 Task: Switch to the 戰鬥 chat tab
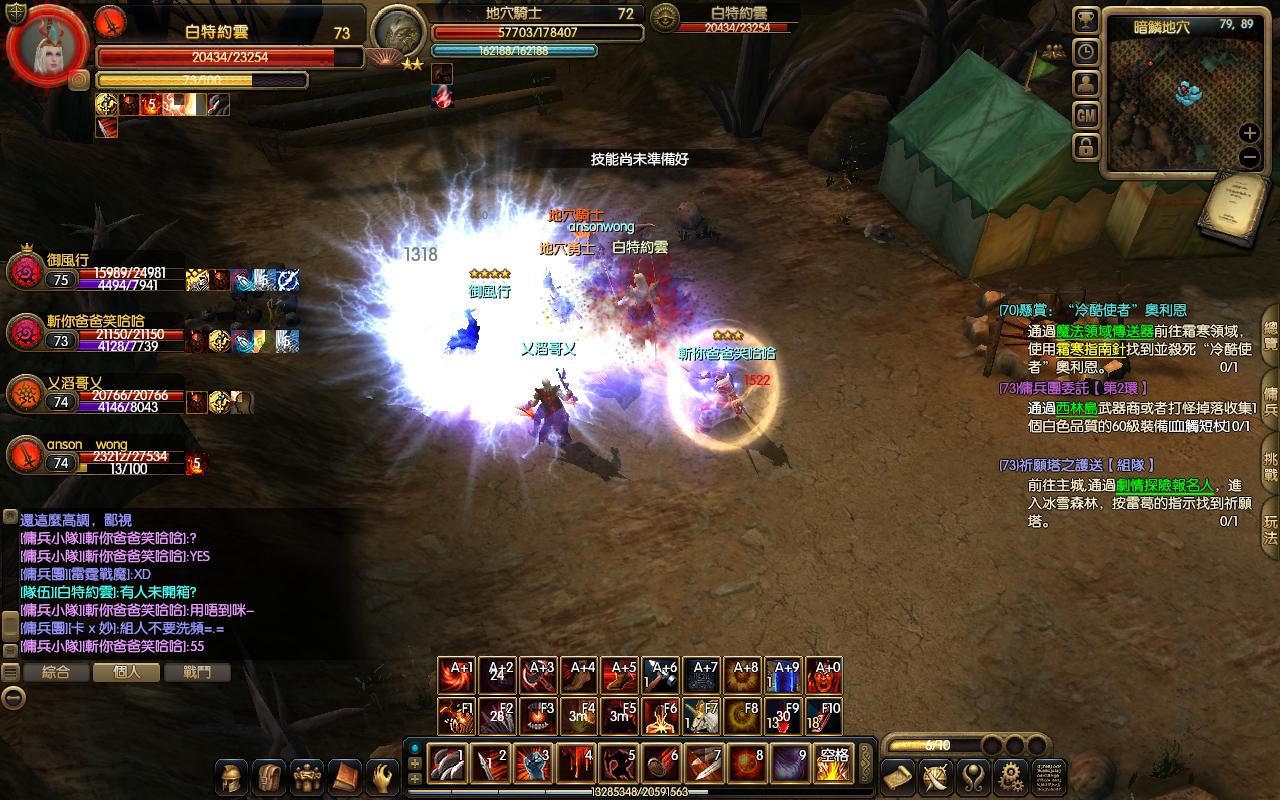point(198,673)
